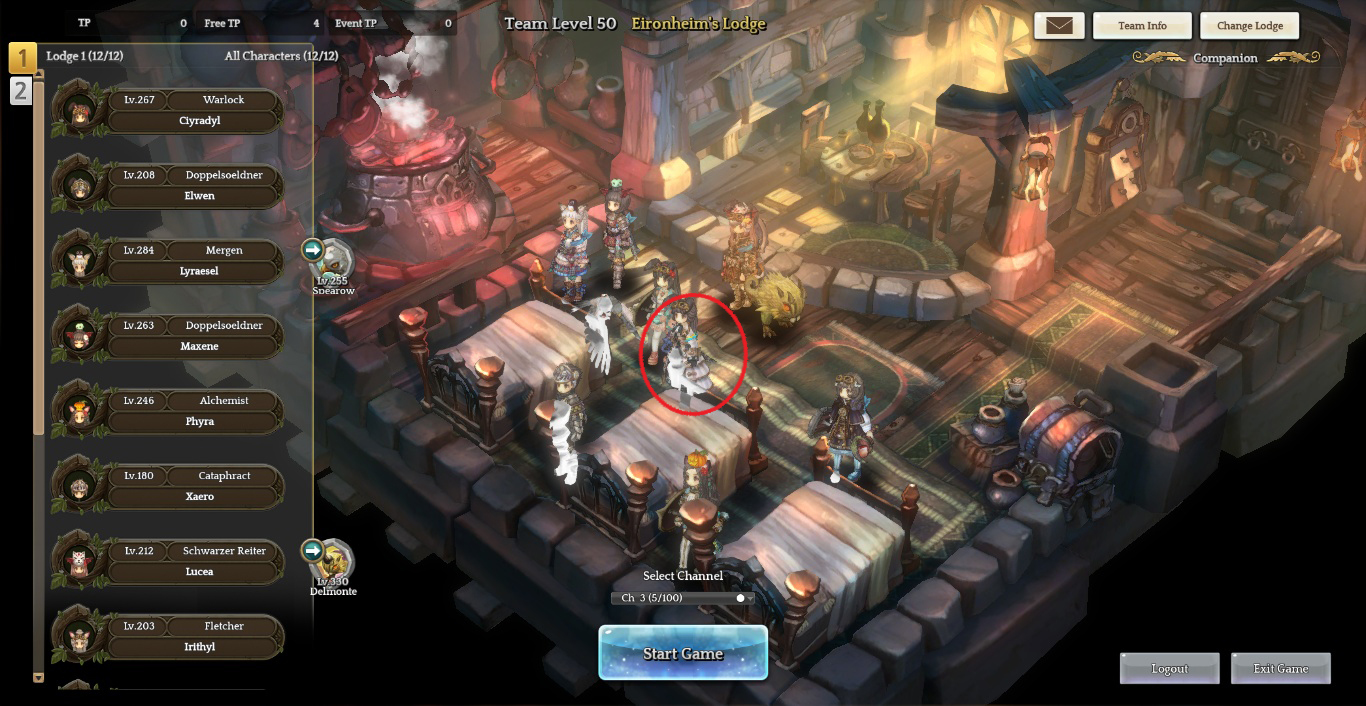Click Lucea's companion arrow button

pyautogui.click(x=313, y=550)
